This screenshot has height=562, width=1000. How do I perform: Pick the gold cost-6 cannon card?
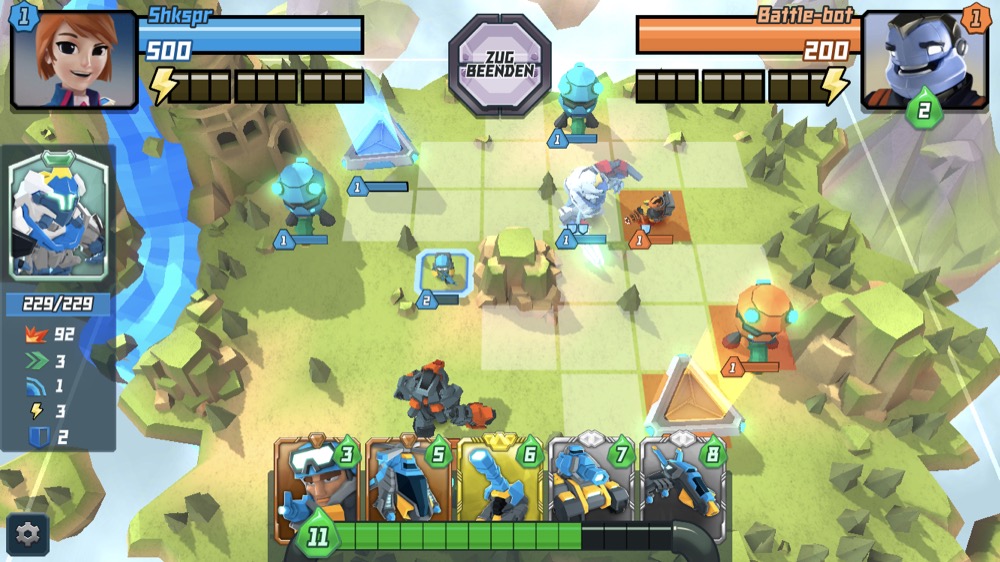click(x=501, y=487)
